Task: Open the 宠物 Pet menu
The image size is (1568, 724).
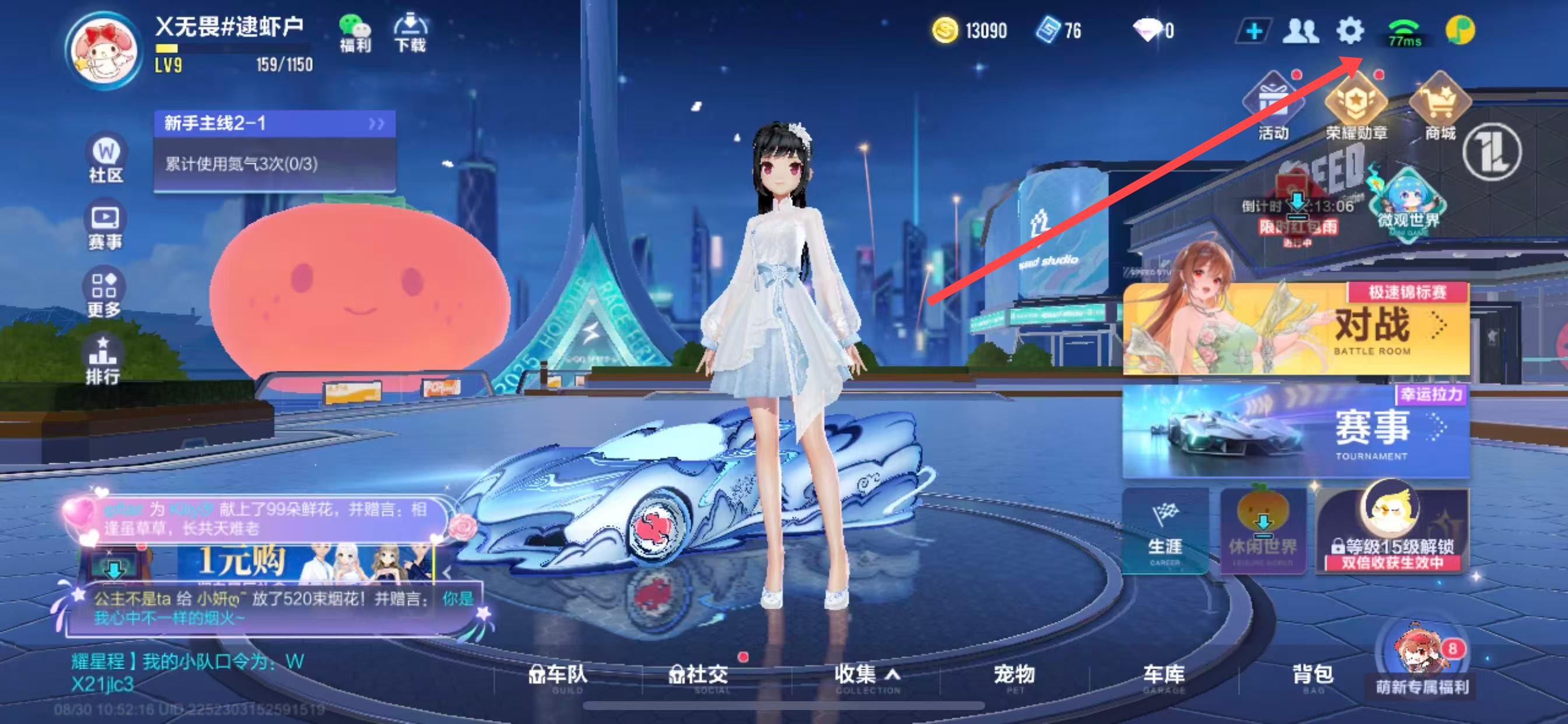Action: click(x=1014, y=677)
